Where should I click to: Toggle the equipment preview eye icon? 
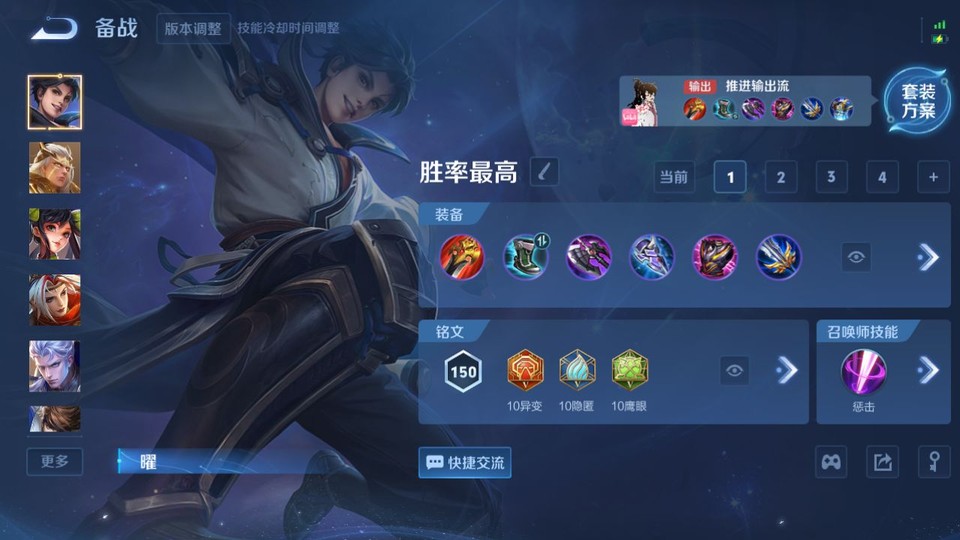(x=856, y=257)
